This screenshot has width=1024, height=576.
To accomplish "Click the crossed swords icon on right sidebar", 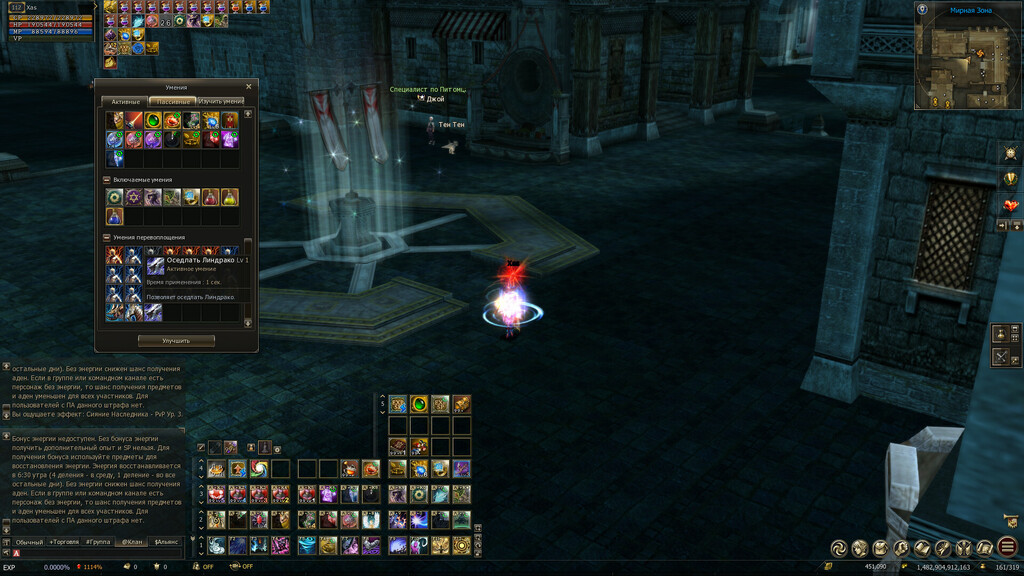I will (x=1002, y=357).
